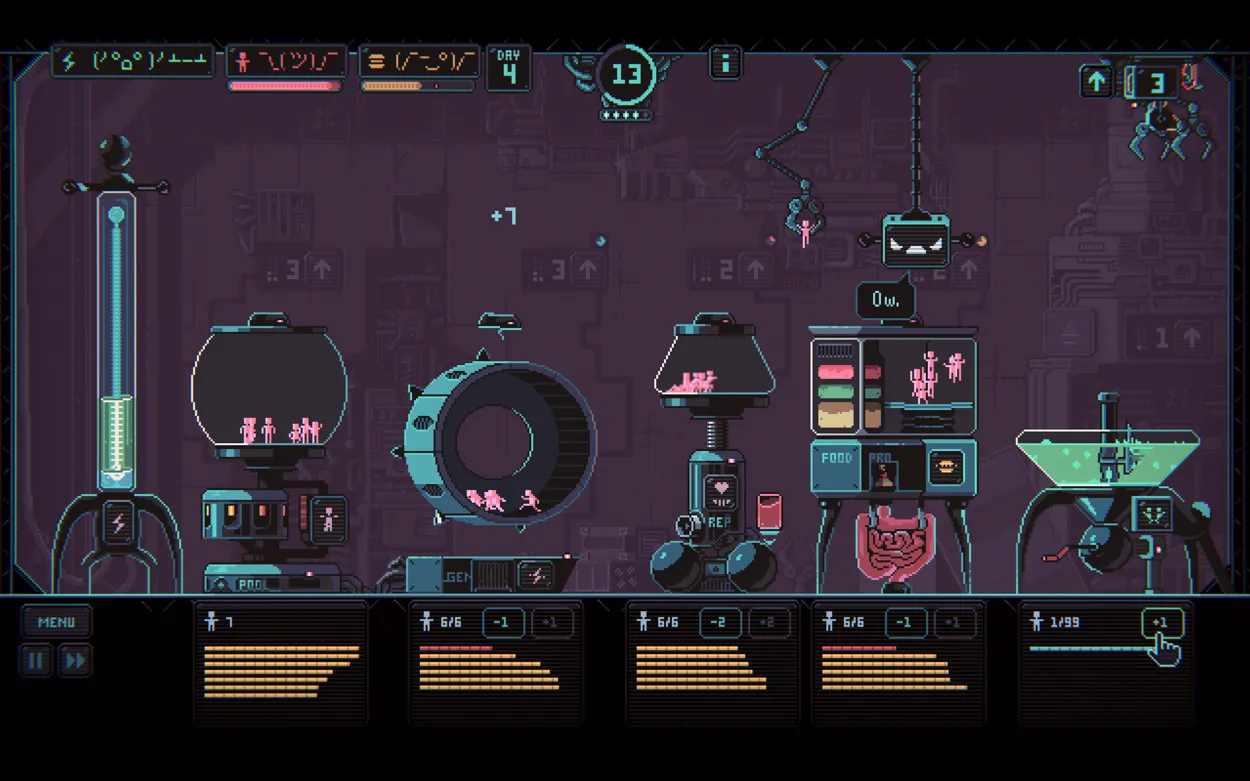Screen dimensions: 1250x781
Task: Add a worker with the highlighted +1 button
Action: 1161,623
